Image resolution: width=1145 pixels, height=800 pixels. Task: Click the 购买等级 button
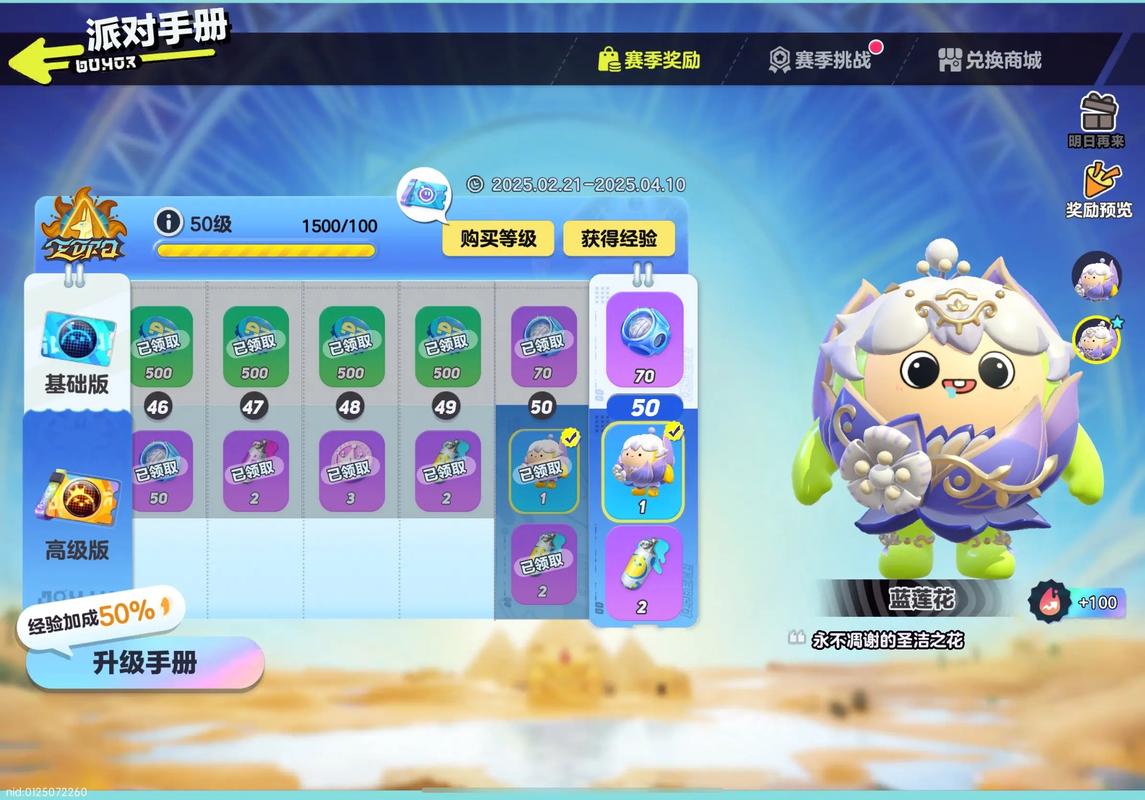(498, 238)
